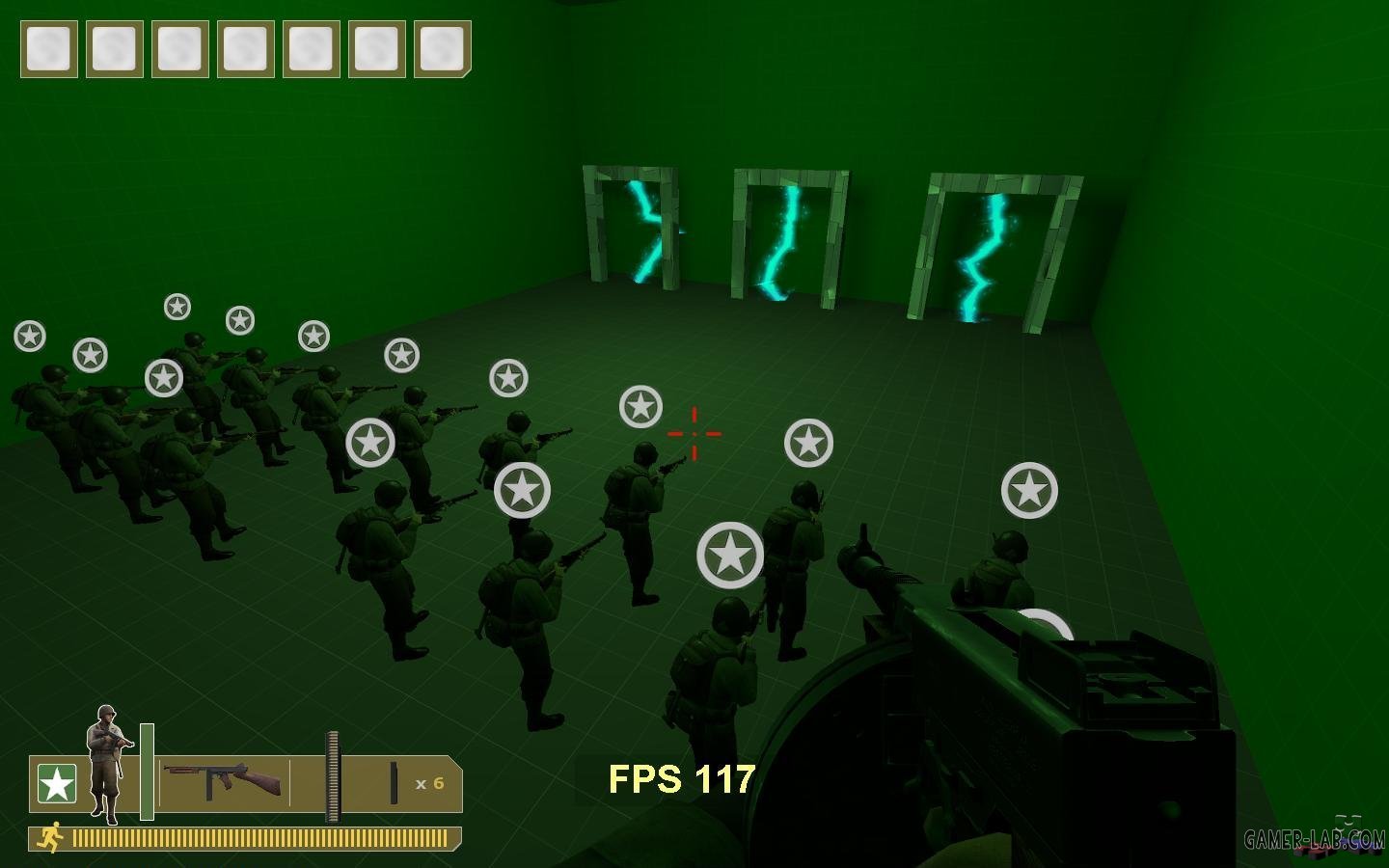Click the running man stamina icon
Image resolution: width=1389 pixels, height=868 pixels.
[49, 837]
